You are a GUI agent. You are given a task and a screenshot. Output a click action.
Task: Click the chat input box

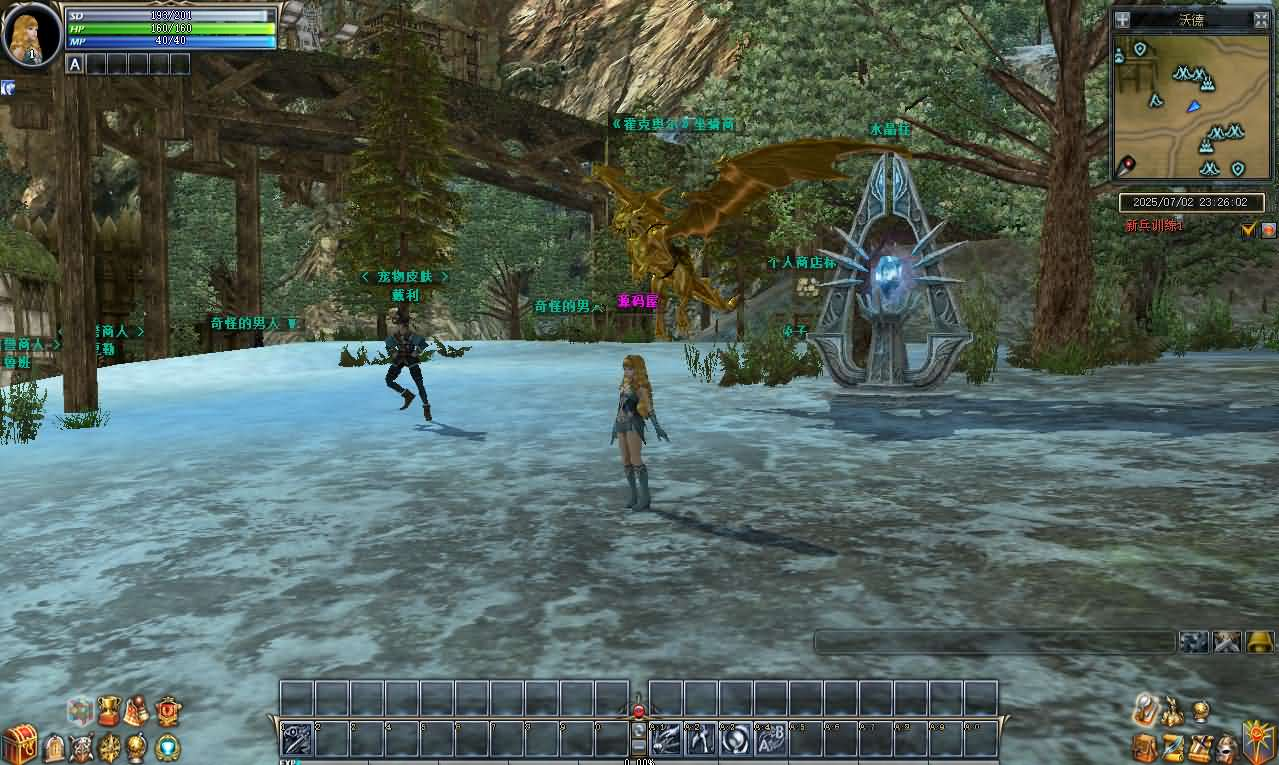[994, 642]
